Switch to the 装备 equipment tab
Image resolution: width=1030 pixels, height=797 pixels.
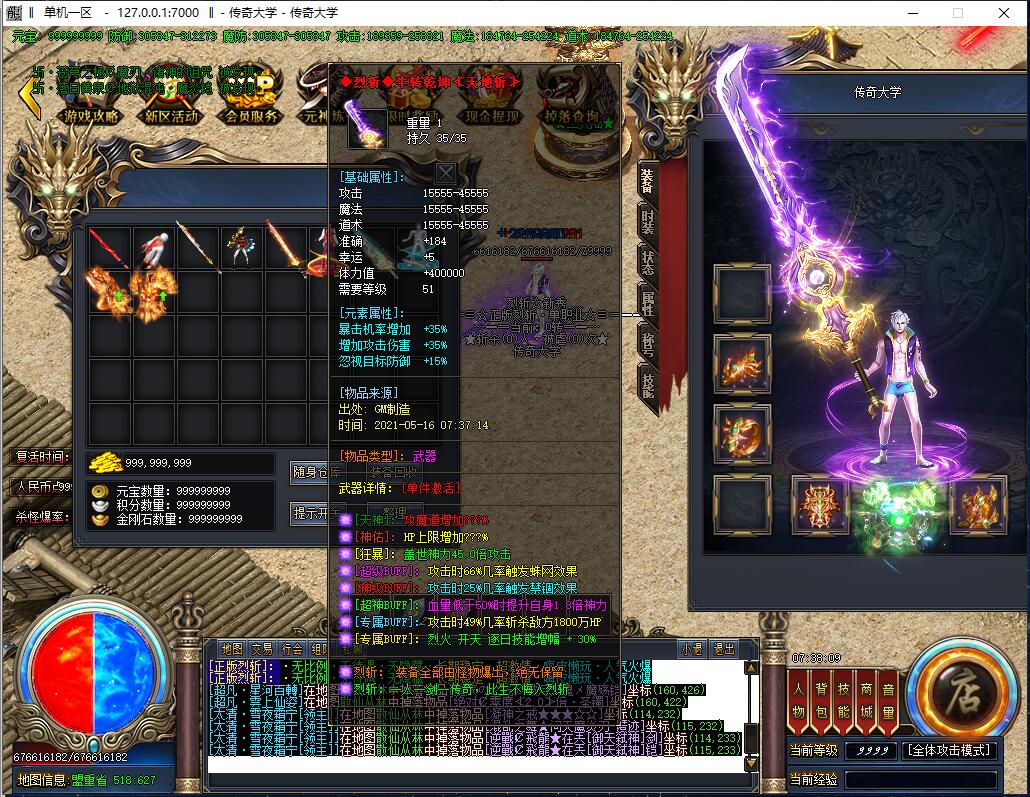click(647, 181)
